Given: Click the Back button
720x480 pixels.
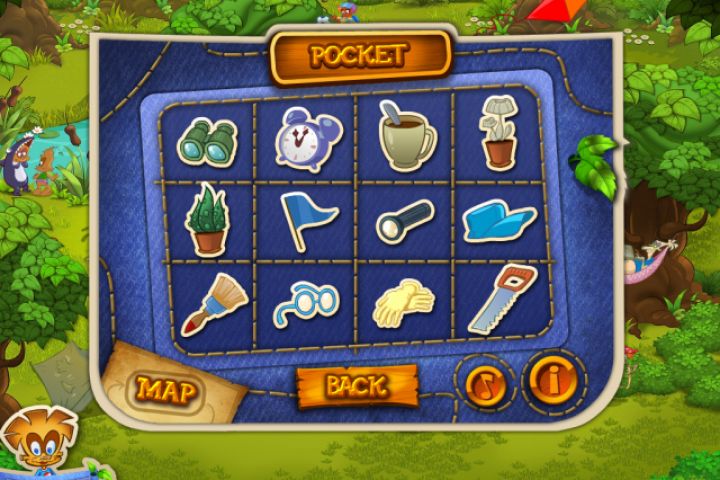Looking at the screenshot, I should click(x=356, y=385).
